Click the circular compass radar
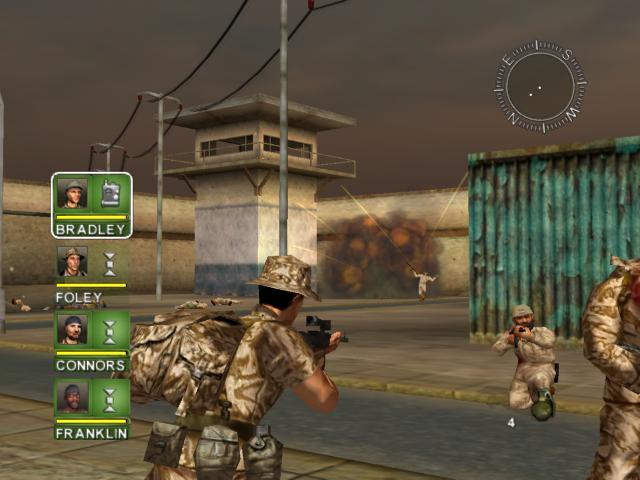The width and height of the screenshot is (640, 480). point(540,87)
